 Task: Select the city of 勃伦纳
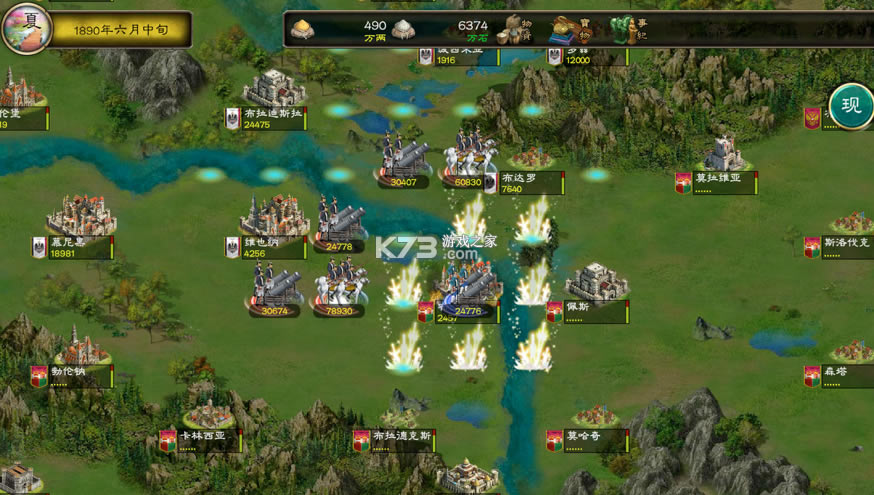click(82, 349)
